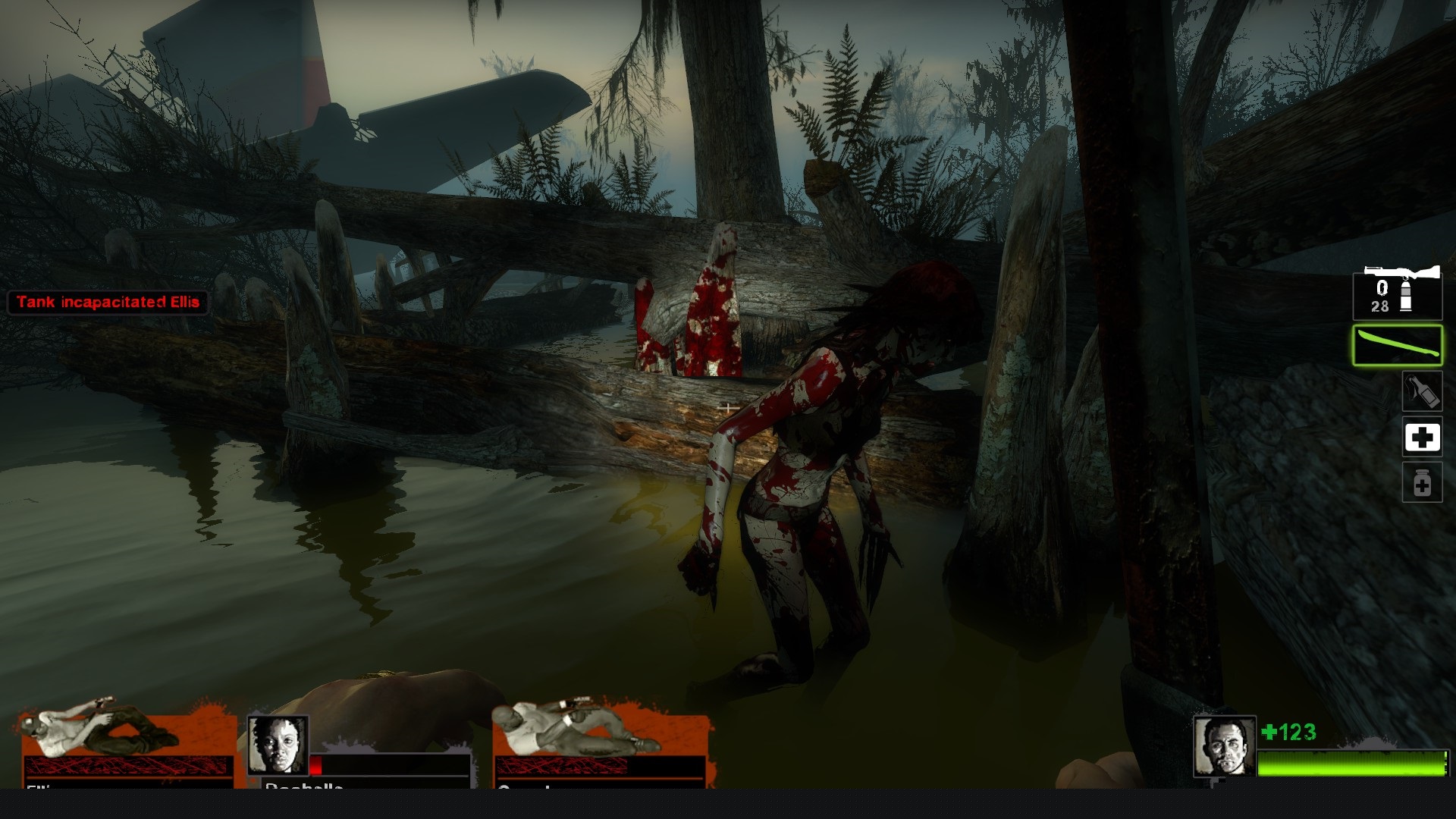Equip the first aid kit slot

(1421, 438)
